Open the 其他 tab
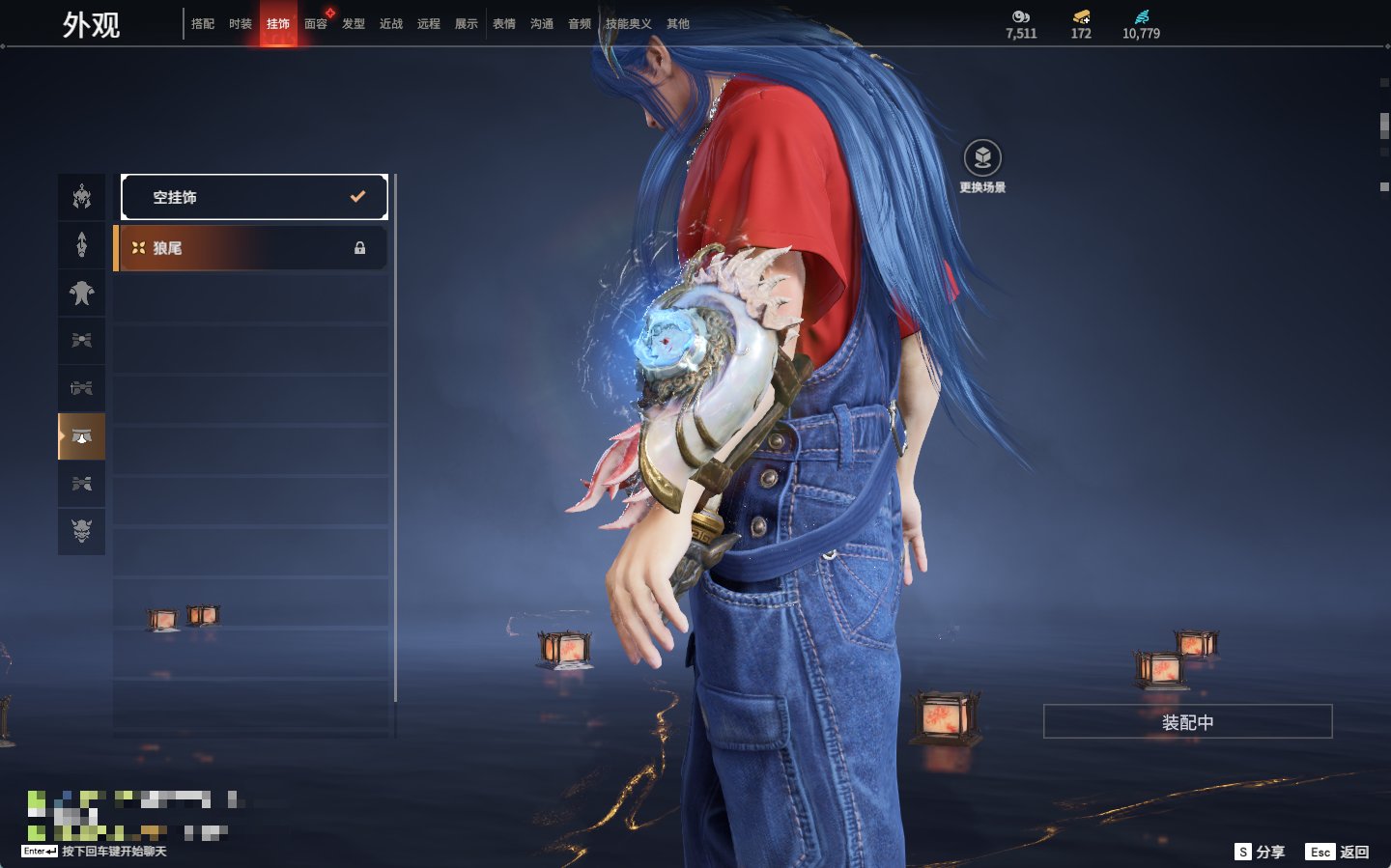Viewport: 1391px width, 868px height. 678,24
